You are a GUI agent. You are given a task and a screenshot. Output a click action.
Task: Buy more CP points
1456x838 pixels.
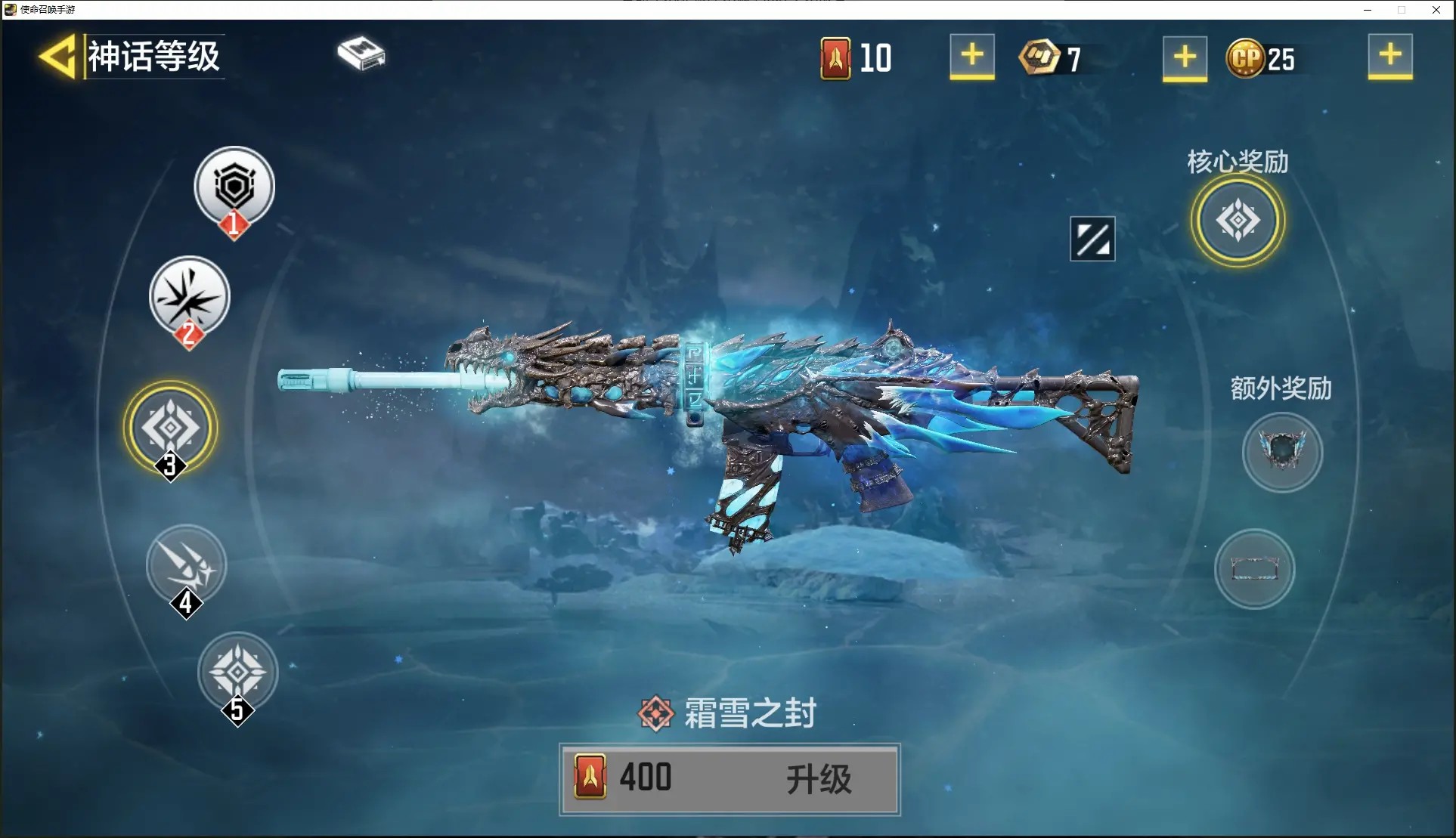pyautogui.click(x=1389, y=56)
